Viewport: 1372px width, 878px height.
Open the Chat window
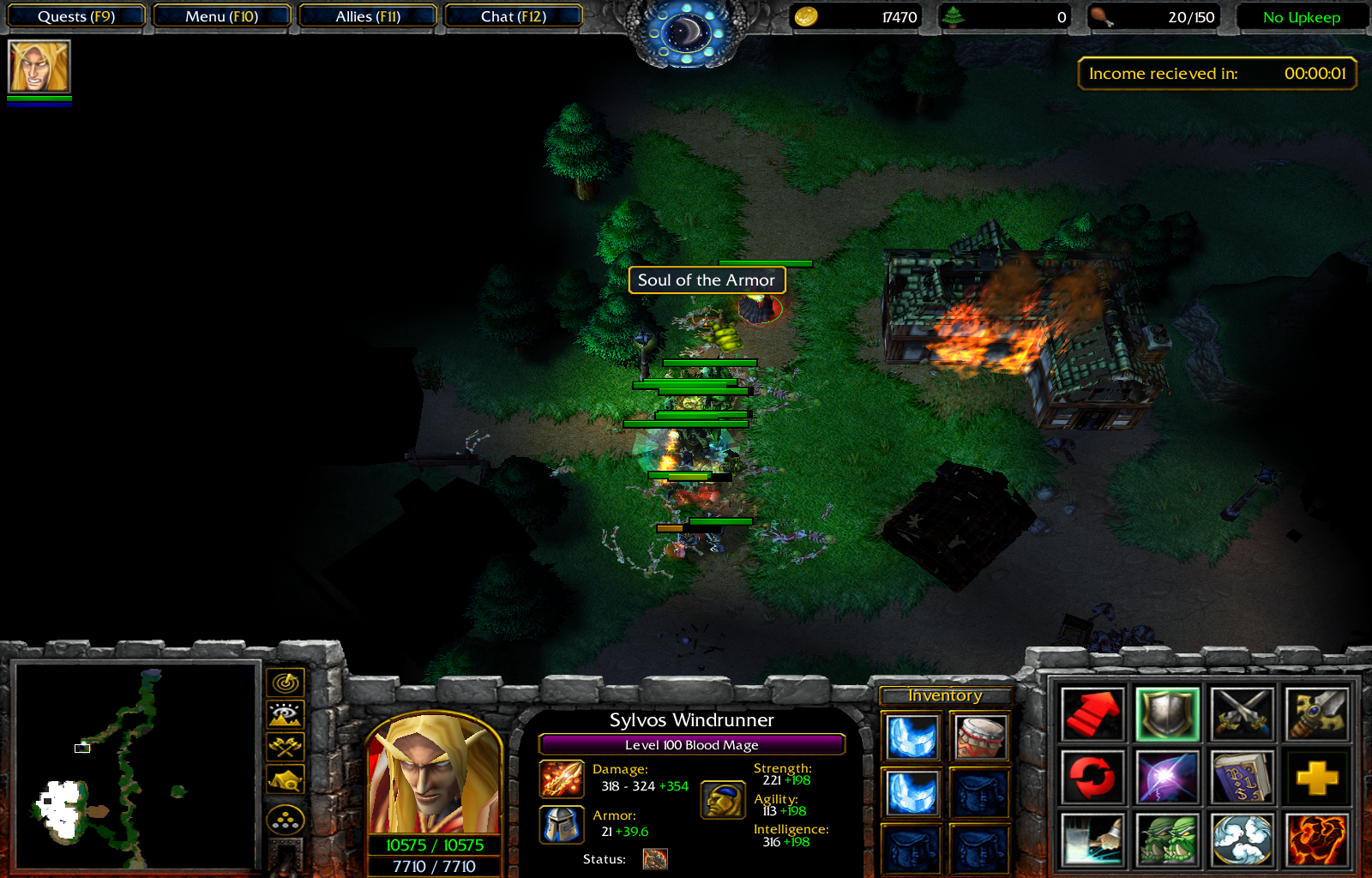point(513,15)
